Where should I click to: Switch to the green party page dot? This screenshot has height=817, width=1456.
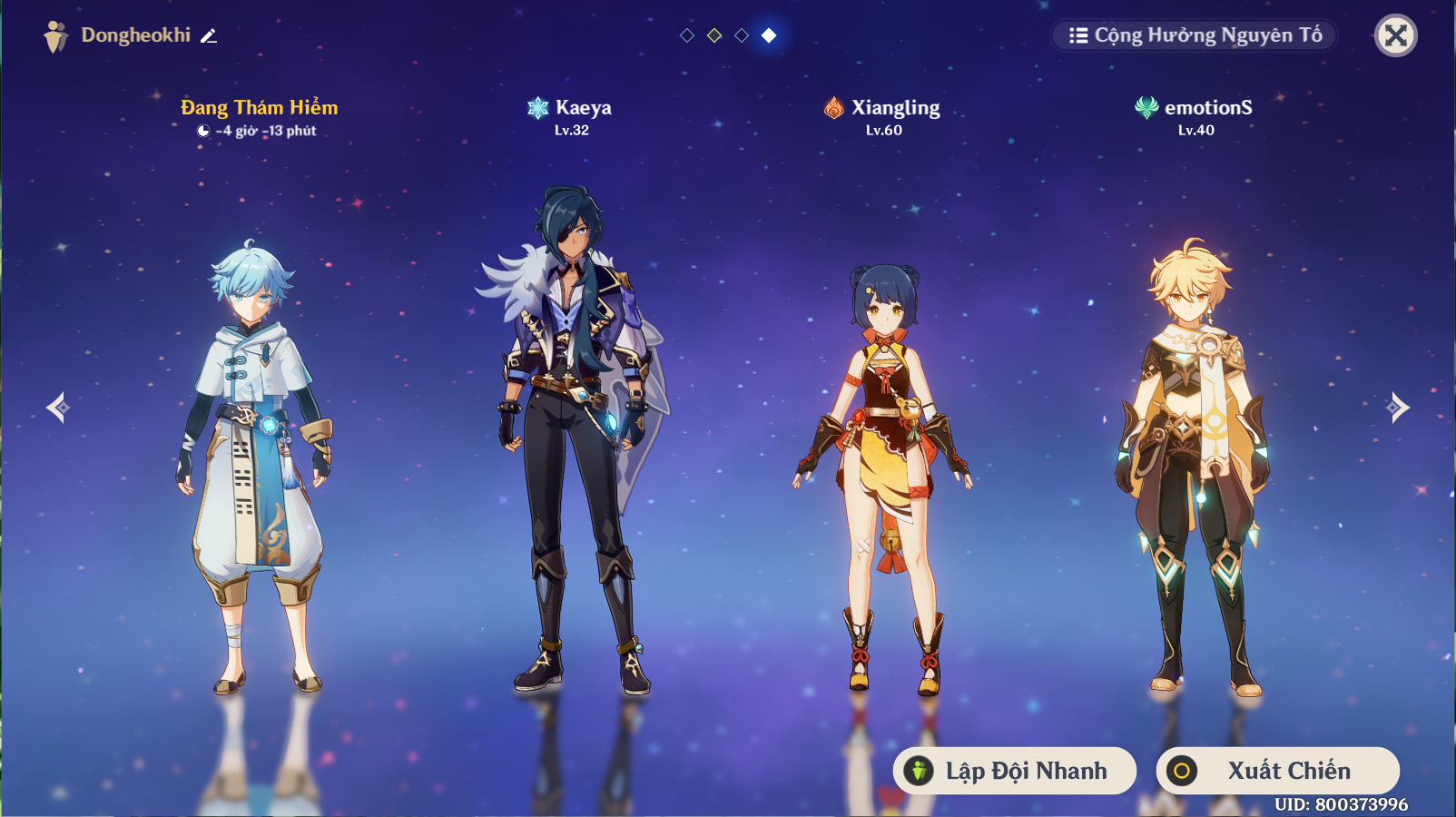tap(714, 35)
